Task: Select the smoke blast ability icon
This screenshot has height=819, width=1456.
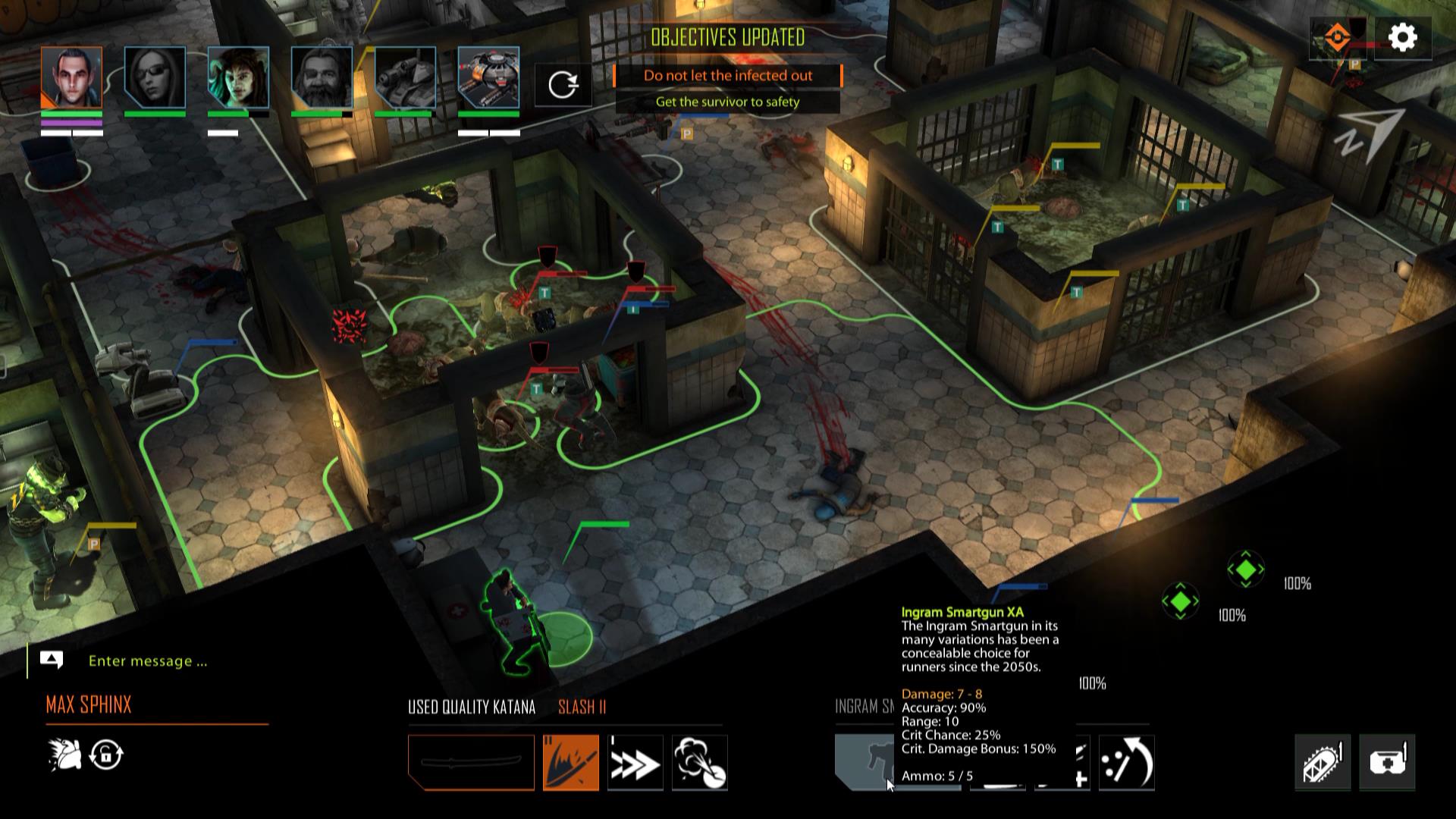Action: click(698, 763)
